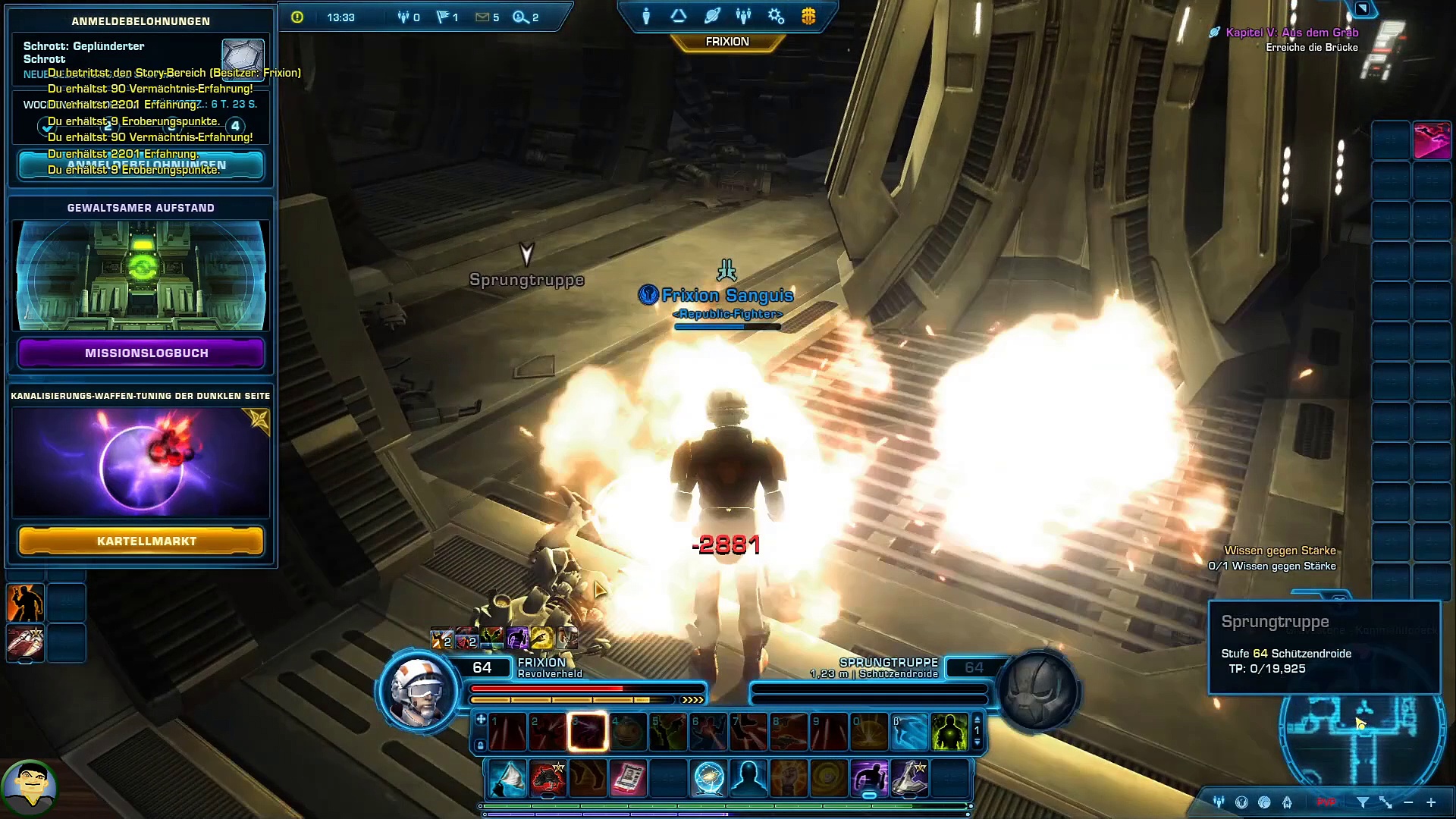Use the white flag ability icon

(x=507, y=779)
